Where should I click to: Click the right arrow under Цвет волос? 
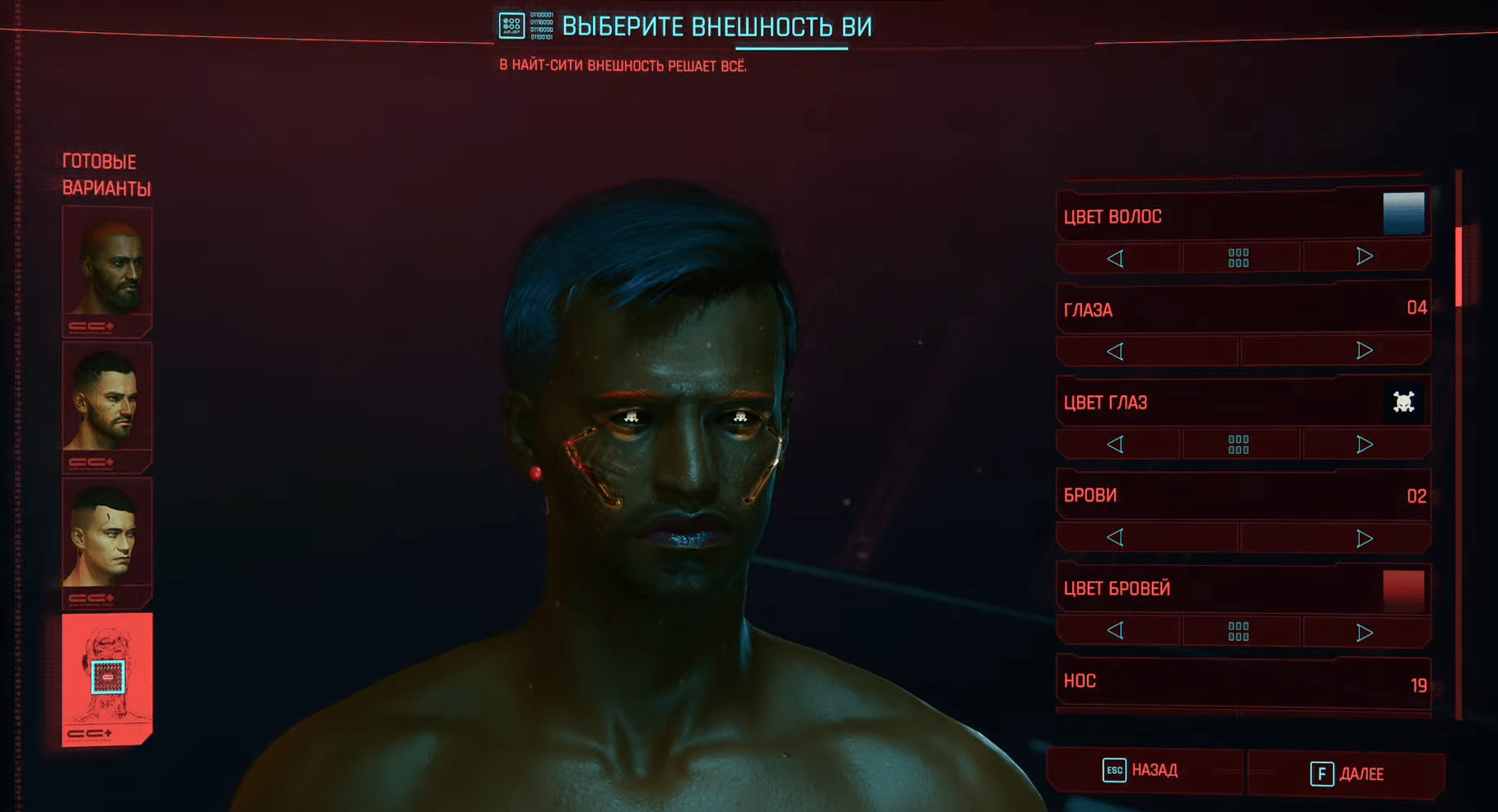[x=1365, y=257]
